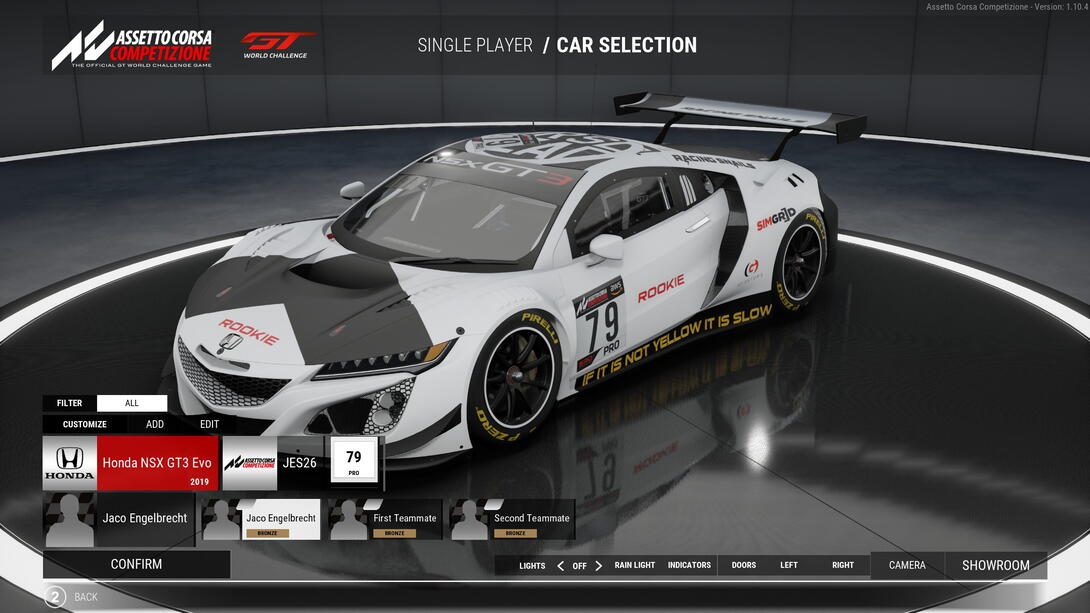This screenshot has width=1090, height=613.
Task: Open the left door
Action: (789, 565)
